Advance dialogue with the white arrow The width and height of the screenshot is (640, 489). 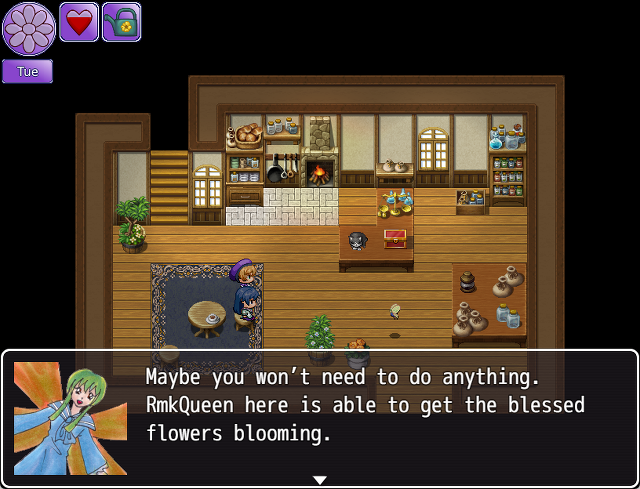(x=320, y=480)
